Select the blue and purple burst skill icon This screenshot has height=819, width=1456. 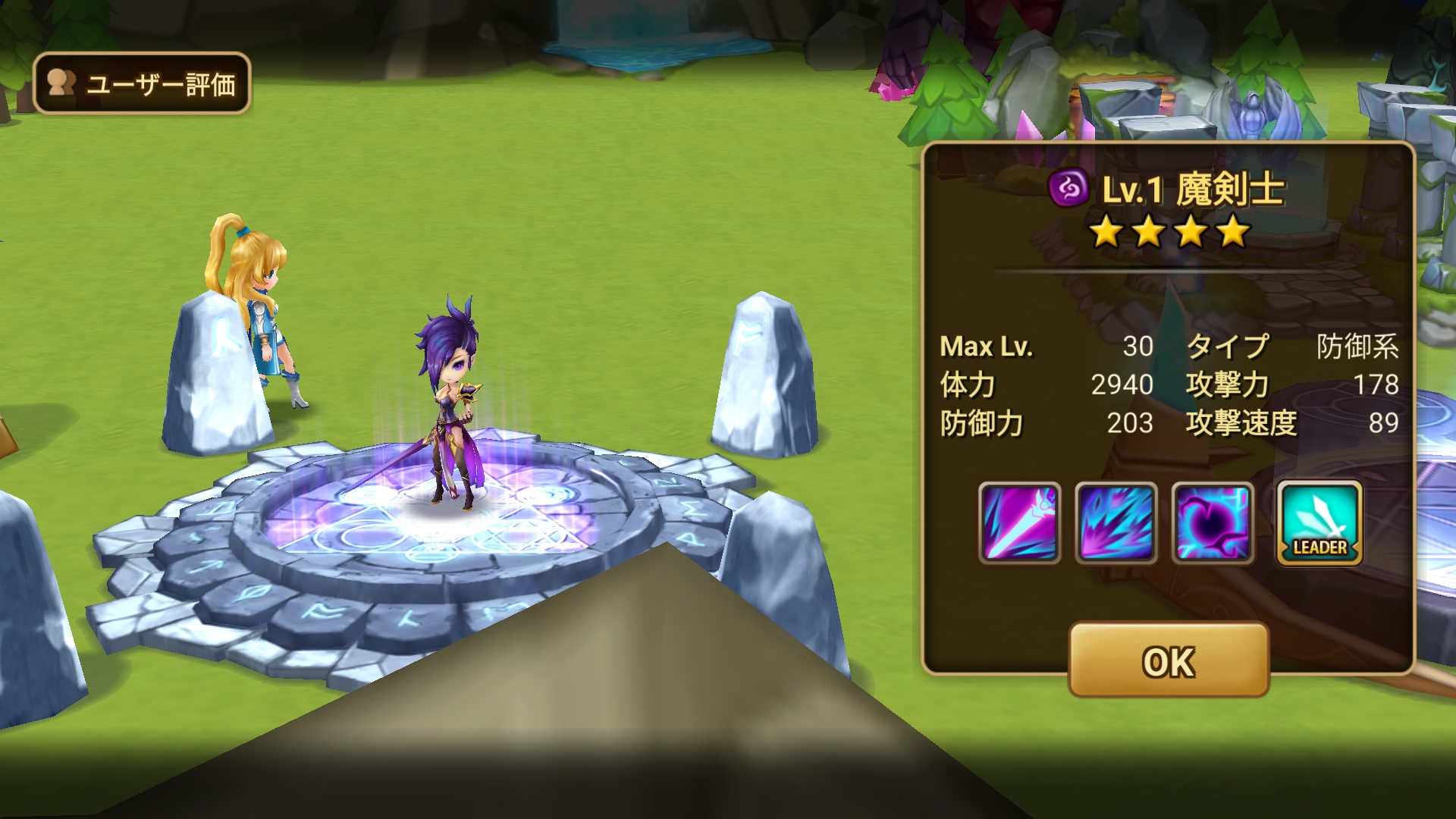point(1116,522)
